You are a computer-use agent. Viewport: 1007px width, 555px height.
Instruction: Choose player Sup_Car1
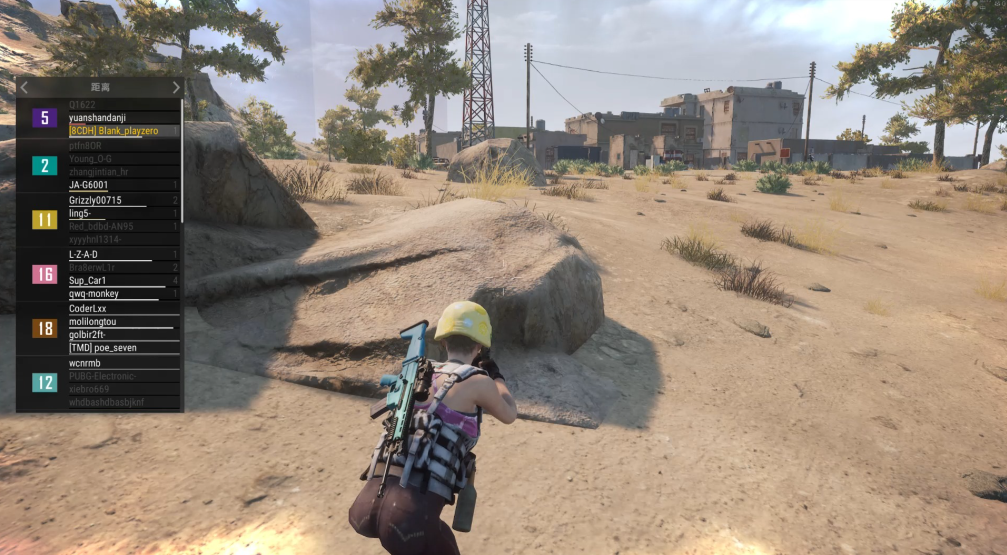coord(89,281)
